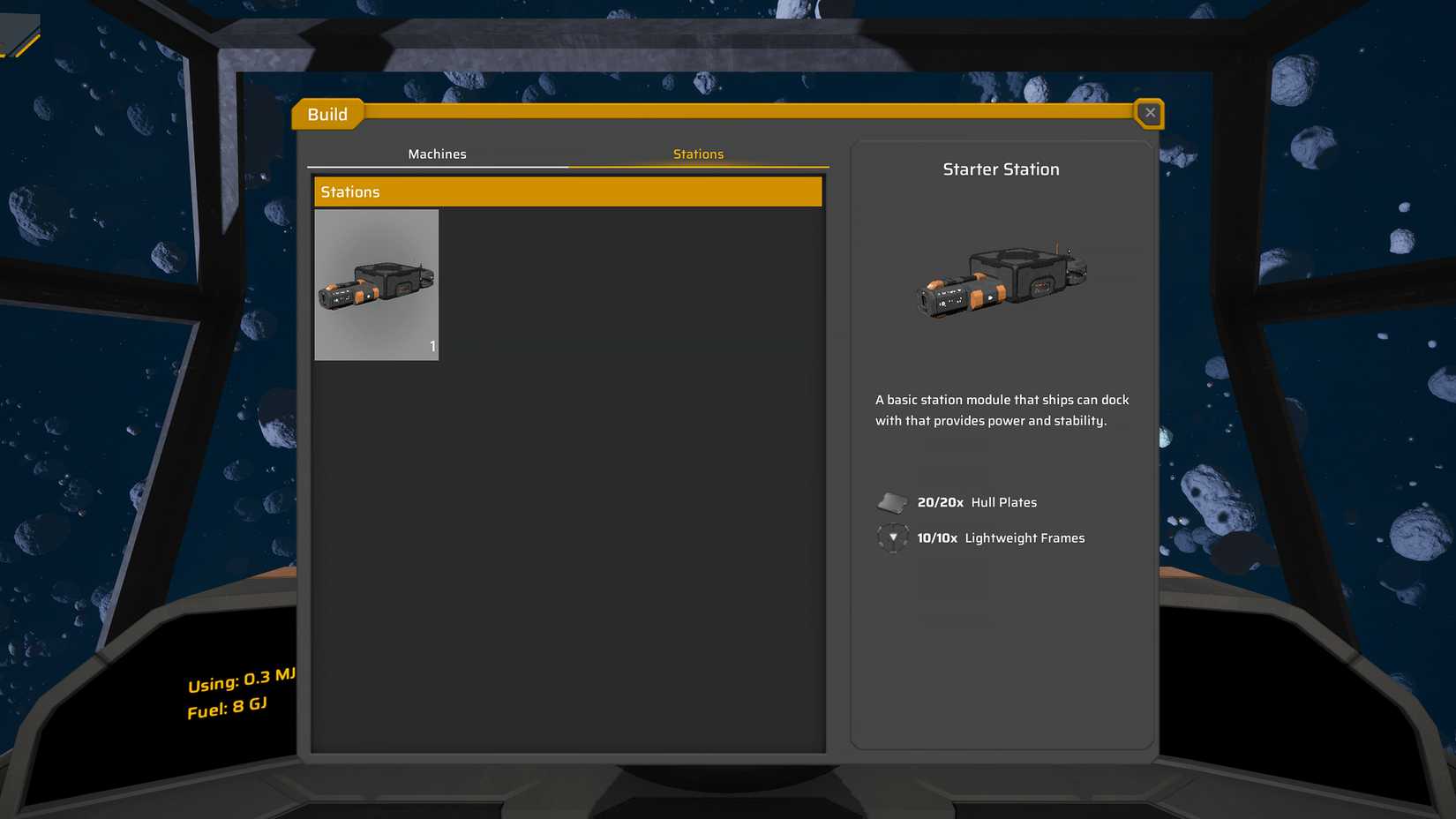Viewport: 1456px width, 819px height.
Task: Click the Lightweight Frames resource icon
Action: pos(892,537)
